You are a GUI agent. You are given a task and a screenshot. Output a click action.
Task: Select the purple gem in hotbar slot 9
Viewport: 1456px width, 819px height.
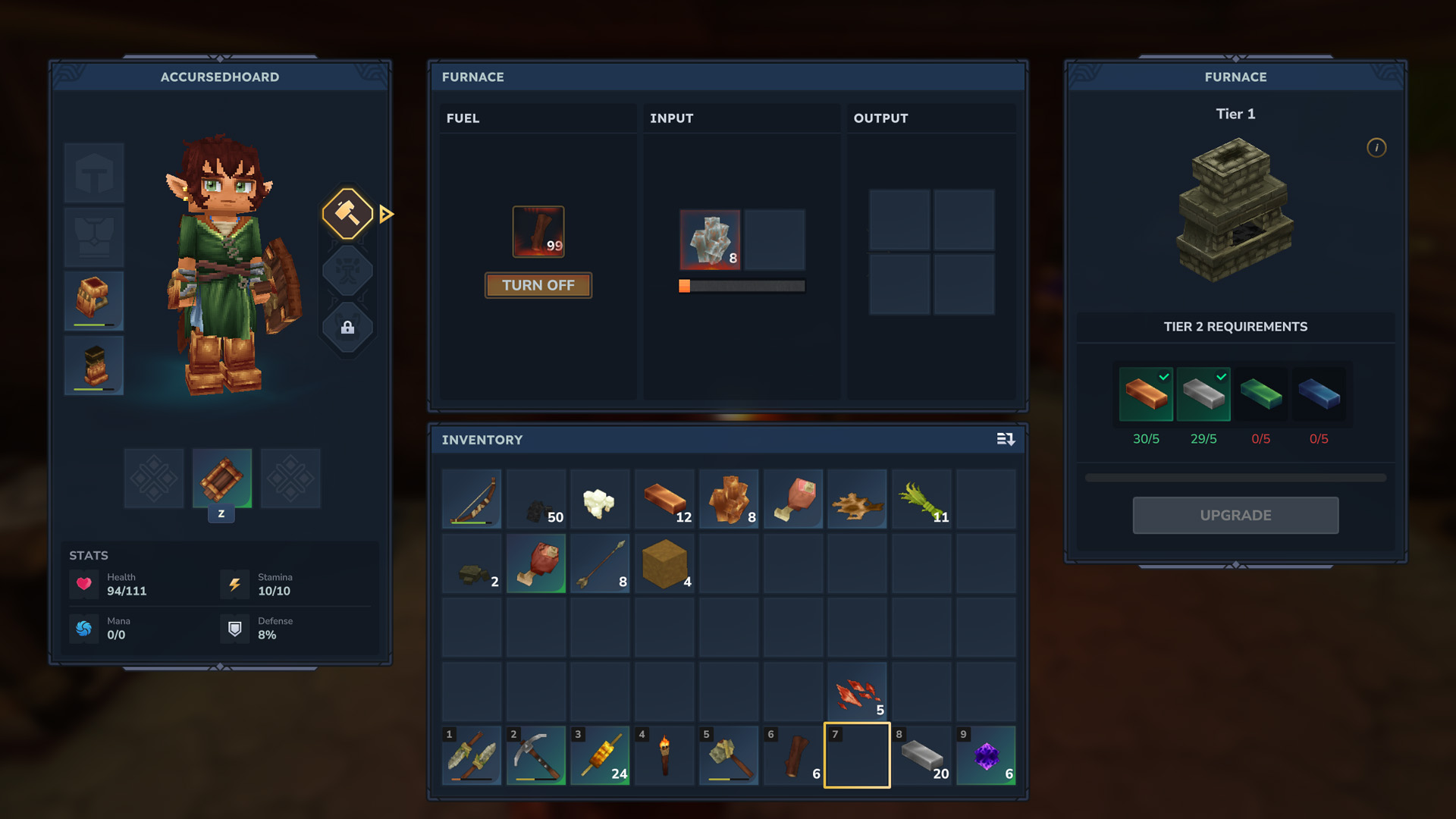click(x=986, y=755)
